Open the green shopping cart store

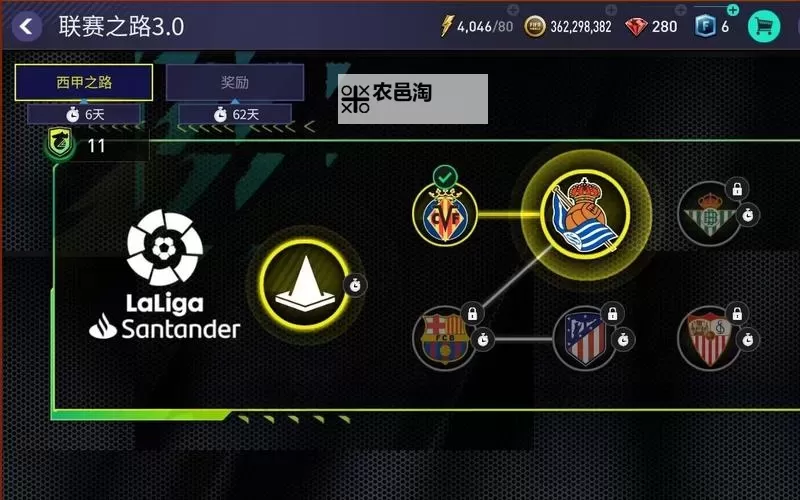tap(765, 26)
